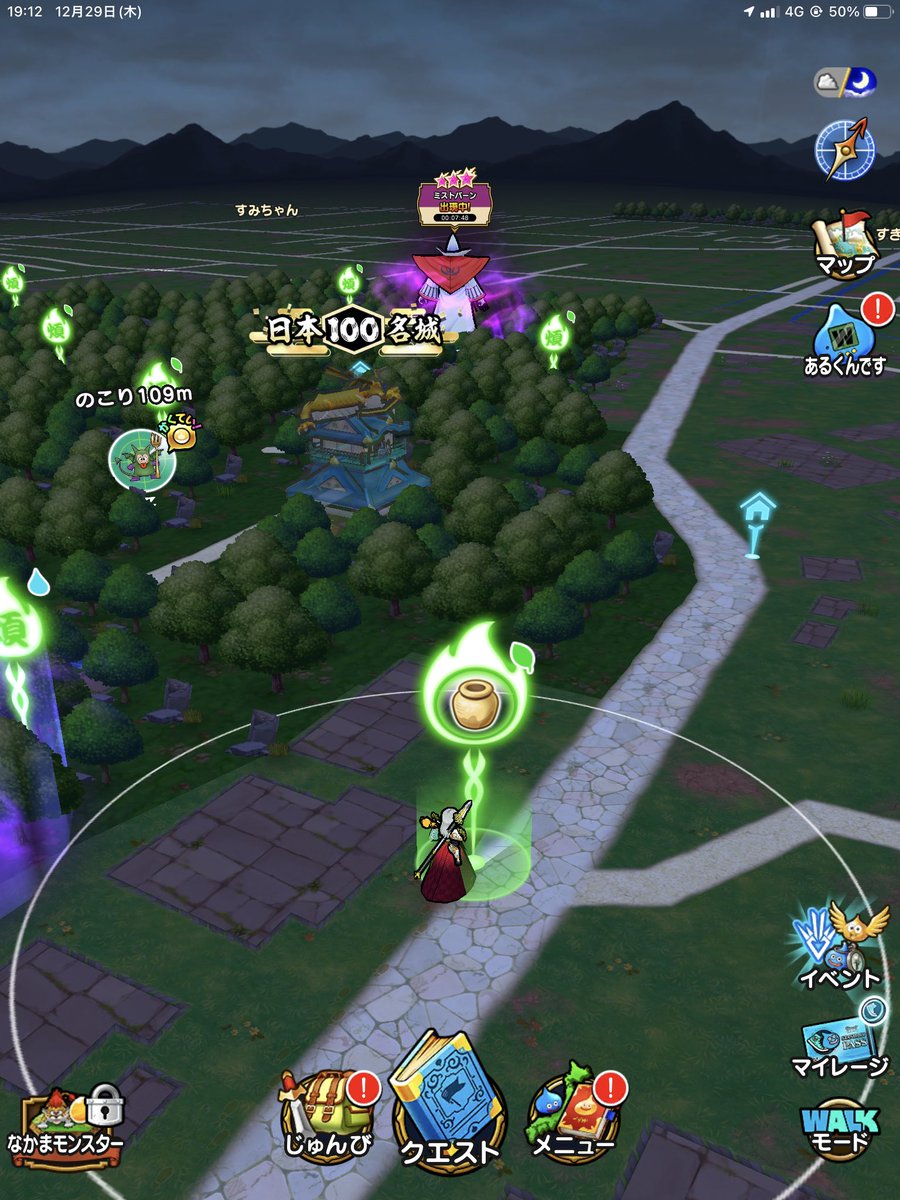Open the weather and night indicator
Image resolution: width=900 pixels, height=1200 pixels.
pos(845,84)
